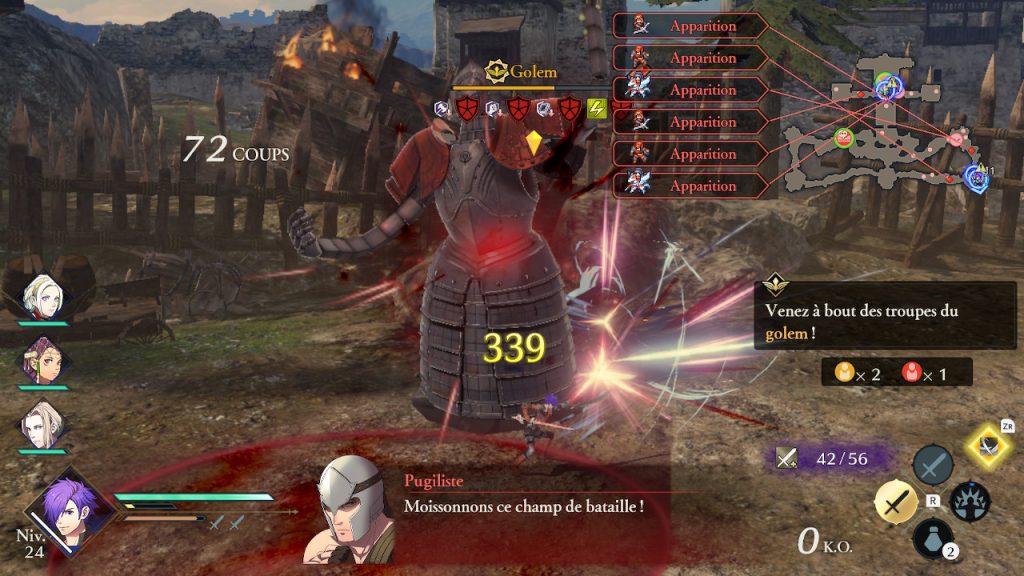Select the first Apparition notification row
Image resolution: width=1024 pixels, height=576 pixels.
point(690,26)
